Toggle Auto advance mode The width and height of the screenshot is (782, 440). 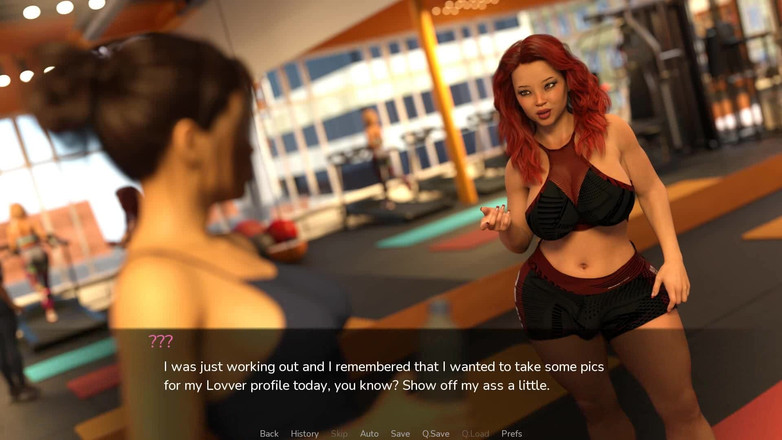coord(369,434)
